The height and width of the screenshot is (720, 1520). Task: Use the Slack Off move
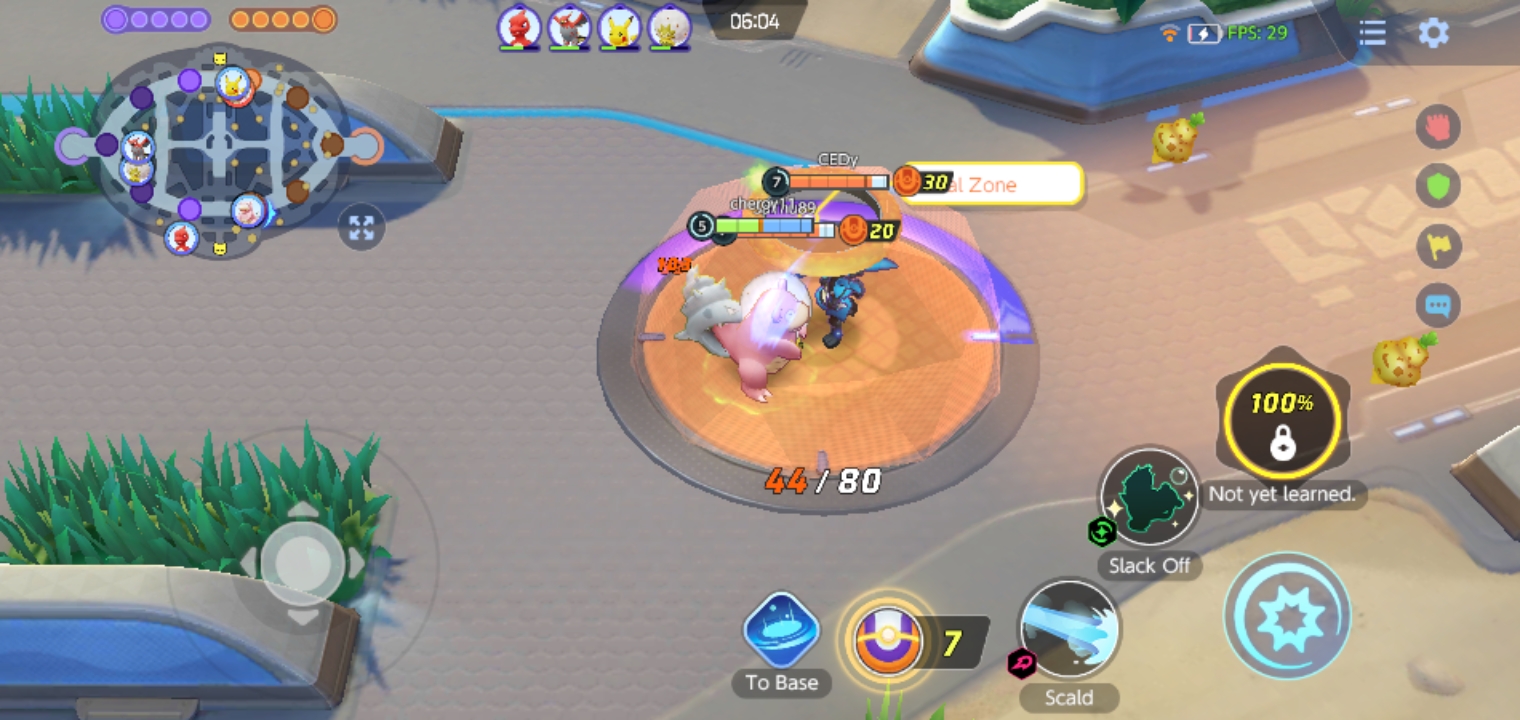point(1149,497)
